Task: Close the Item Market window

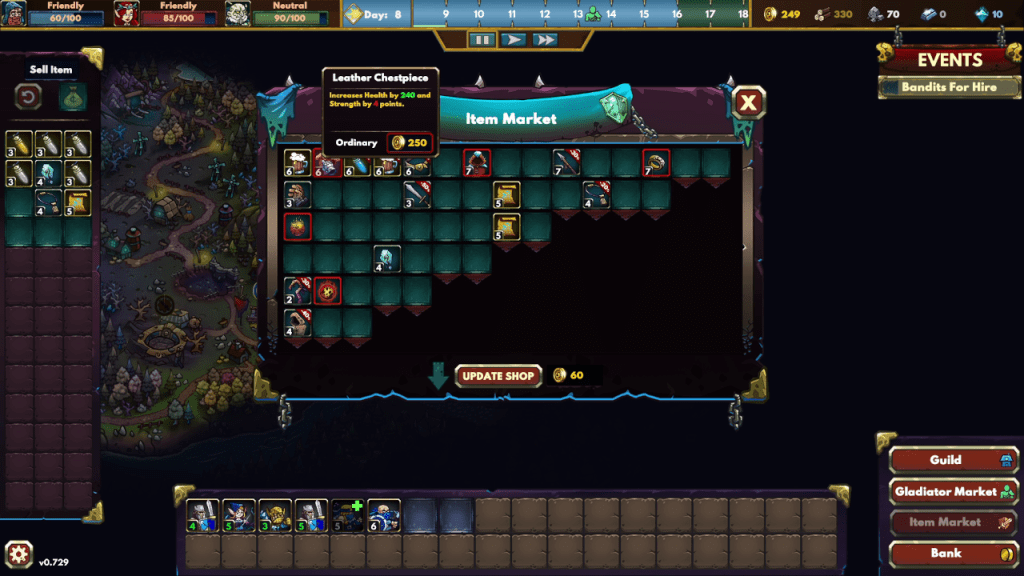Action: [x=748, y=102]
